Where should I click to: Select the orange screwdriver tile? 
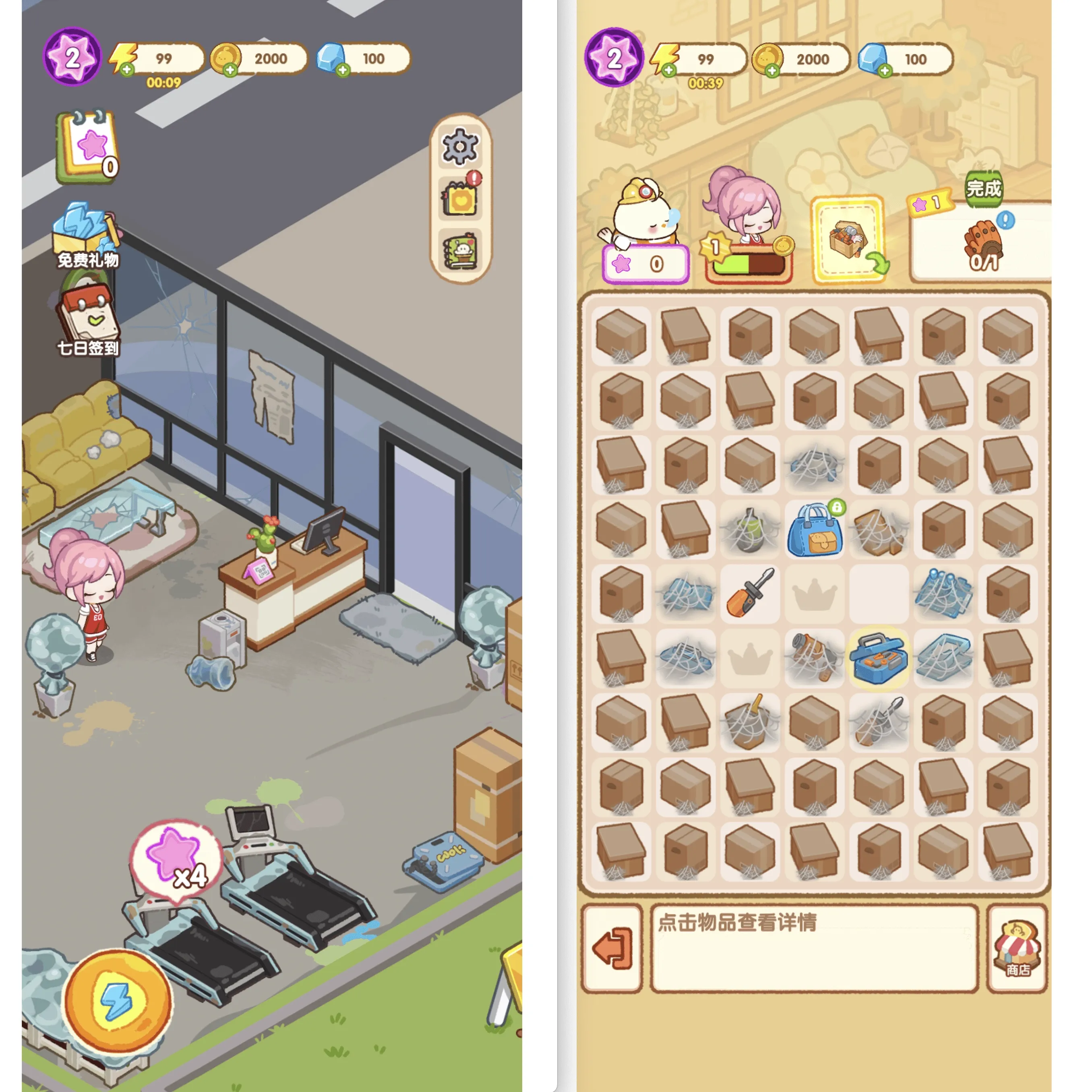750,594
